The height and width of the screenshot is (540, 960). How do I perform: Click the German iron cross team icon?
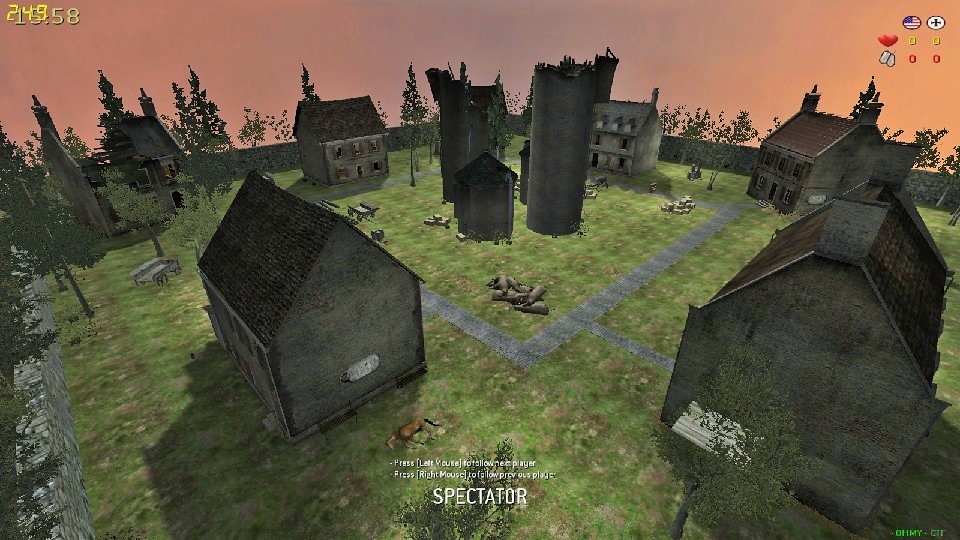(936, 22)
